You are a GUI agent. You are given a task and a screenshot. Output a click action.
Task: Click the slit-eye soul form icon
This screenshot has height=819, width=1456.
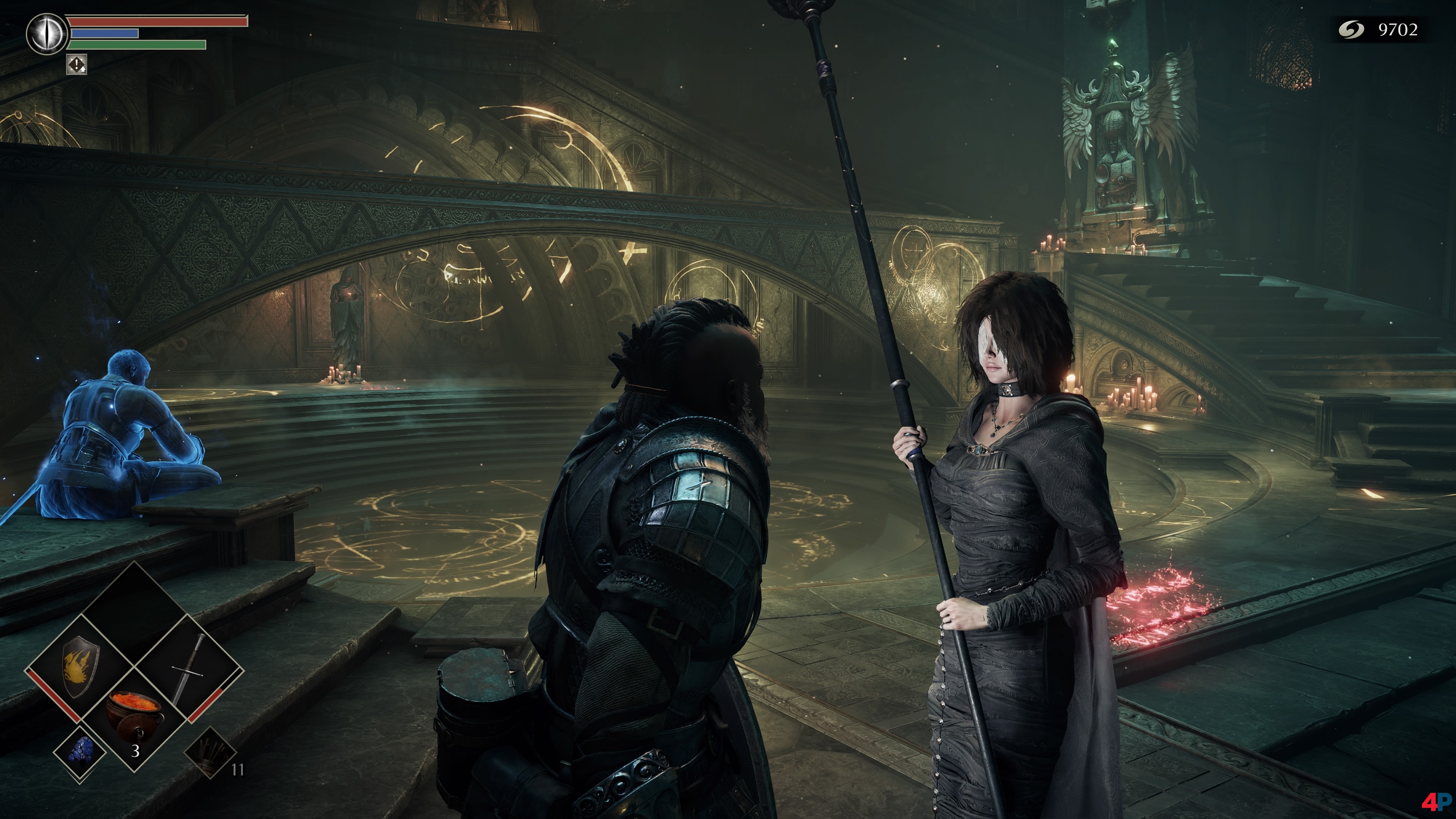(47, 34)
